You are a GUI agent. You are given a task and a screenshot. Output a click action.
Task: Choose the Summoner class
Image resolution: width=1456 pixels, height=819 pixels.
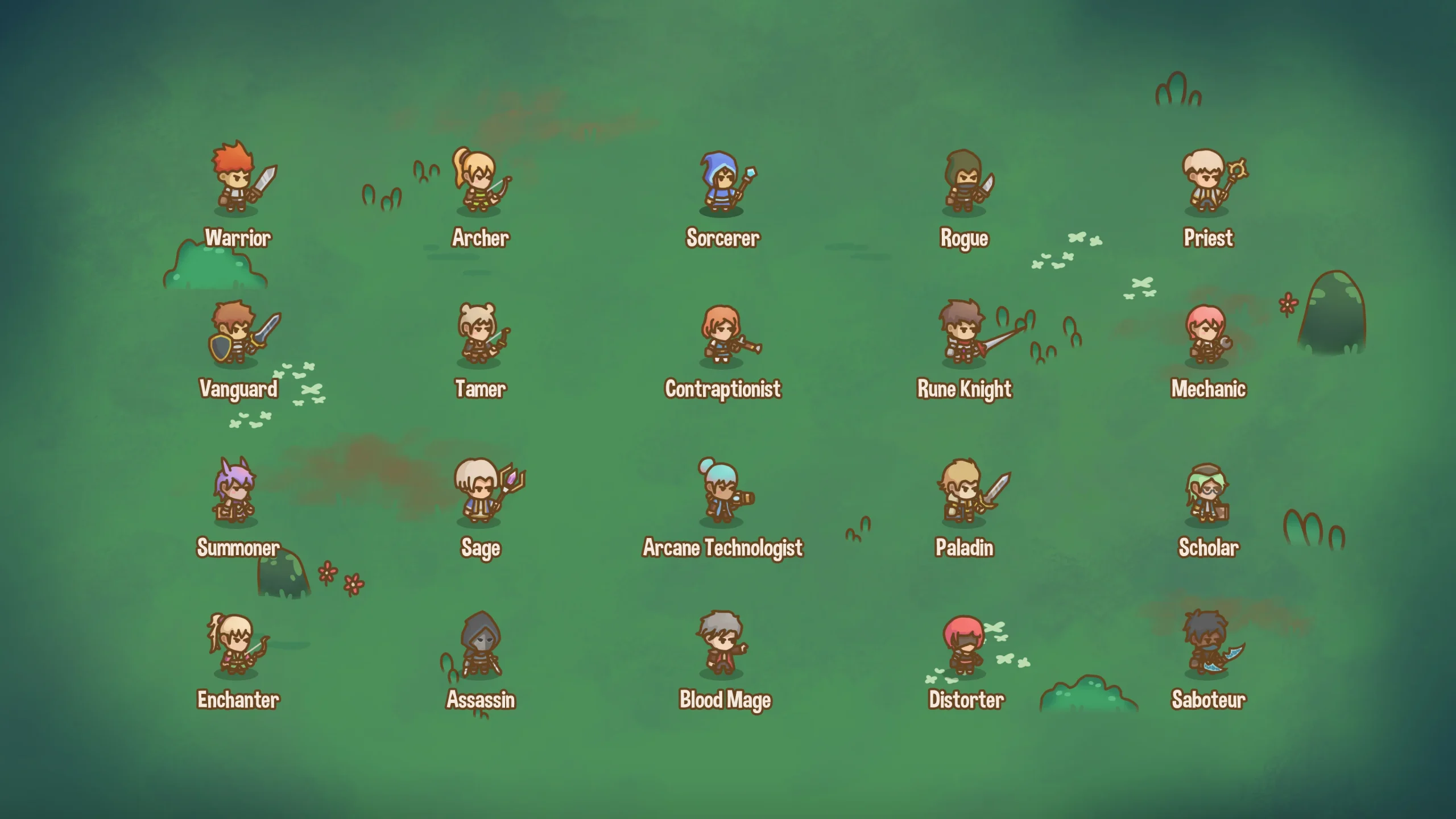coord(235,492)
